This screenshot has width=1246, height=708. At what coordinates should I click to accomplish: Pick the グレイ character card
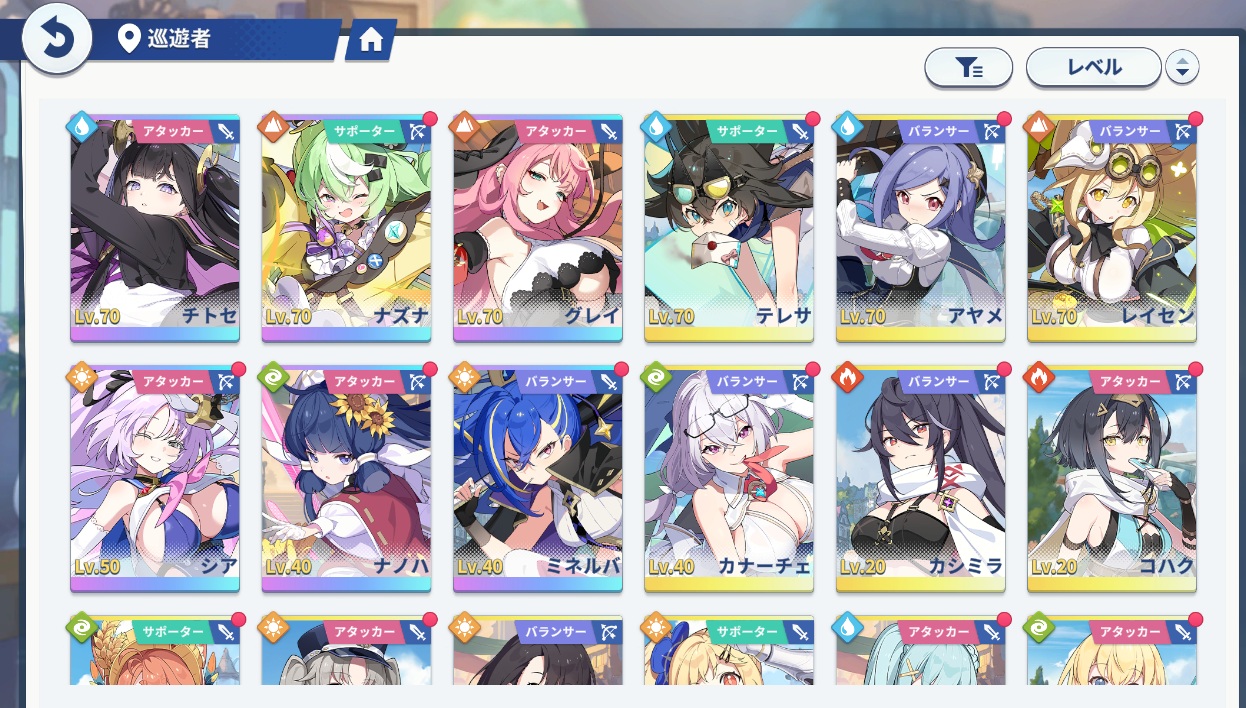pyautogui.click(x=538, y=226)
